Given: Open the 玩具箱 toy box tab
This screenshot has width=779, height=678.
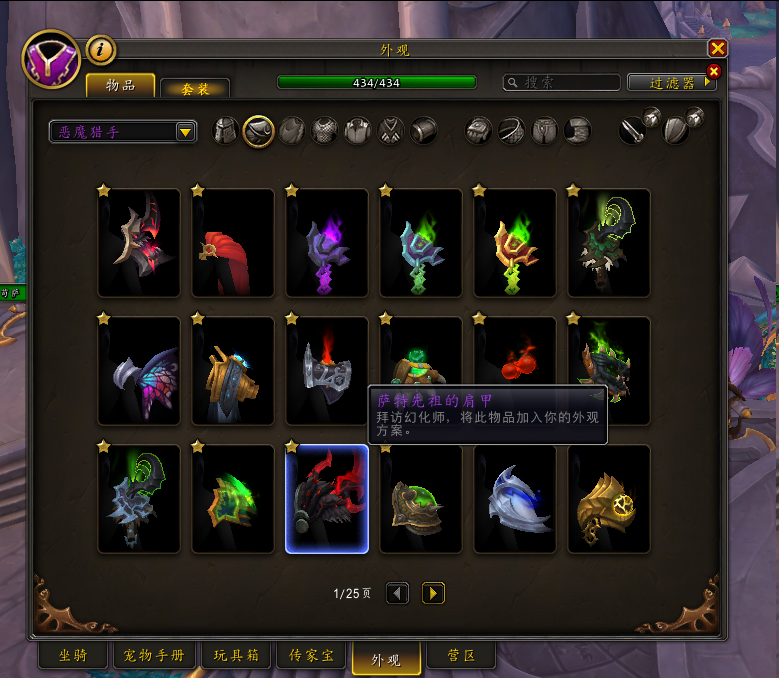Looking at the screenshot, I should coord(235,656).
